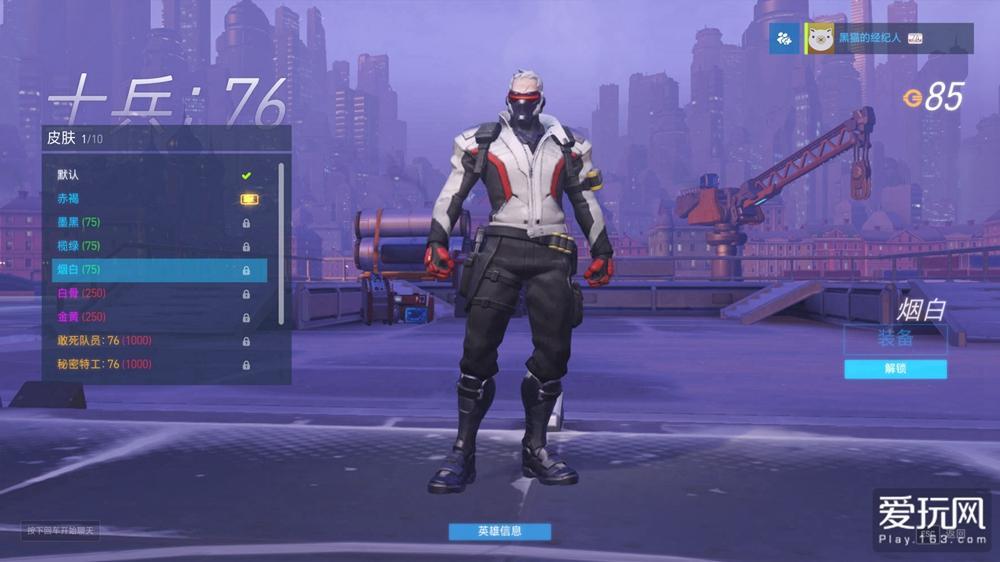Click the 装备 equip button

pos(895,338)
